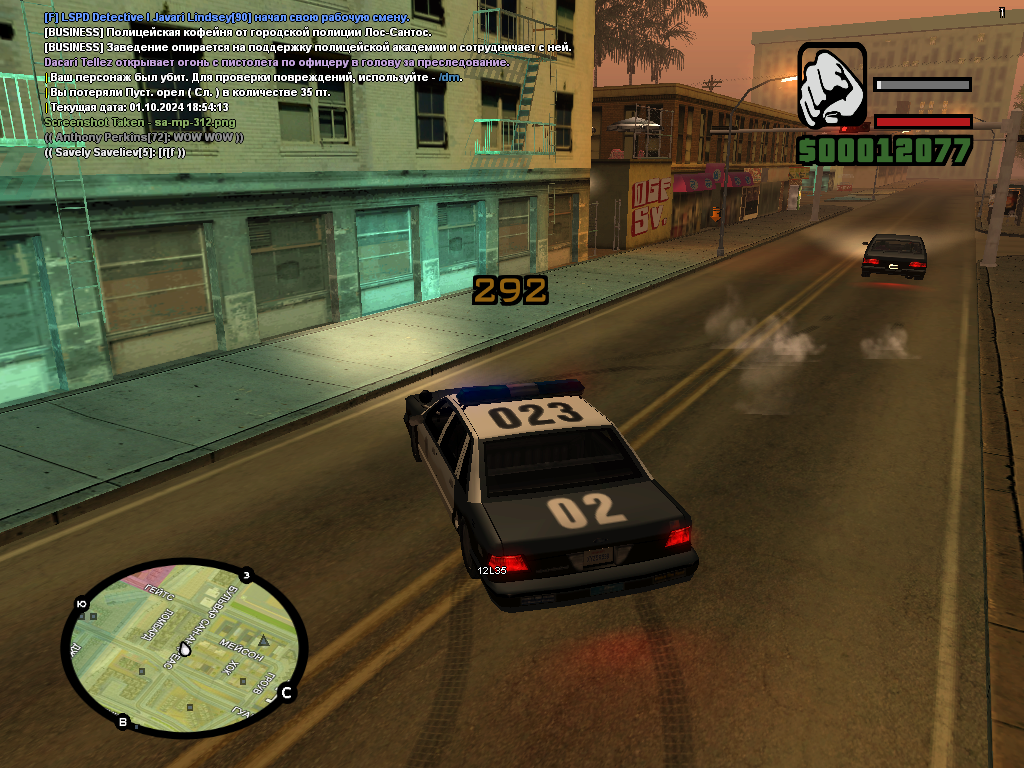Select the west 'З' compass marker
The height and width of the screenshot is (768, 1024).
[x=245, y=575]
